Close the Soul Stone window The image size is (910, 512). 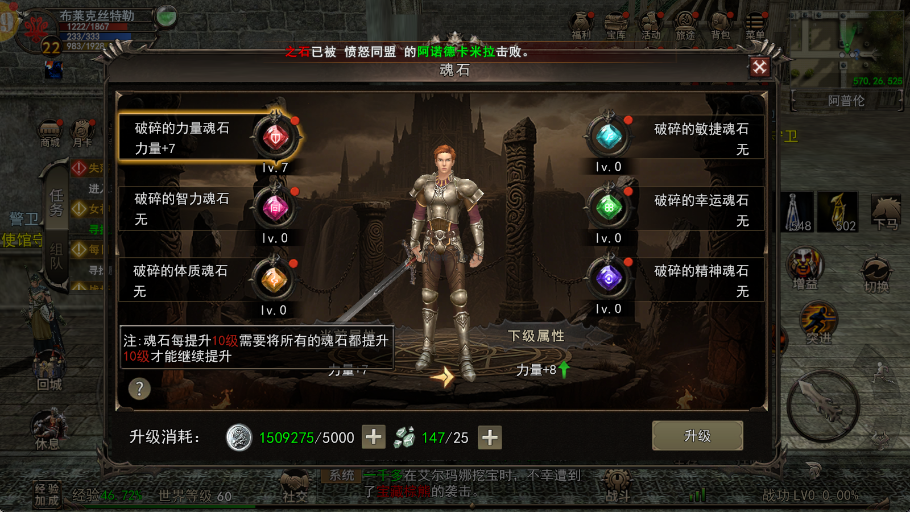point(760,67)
